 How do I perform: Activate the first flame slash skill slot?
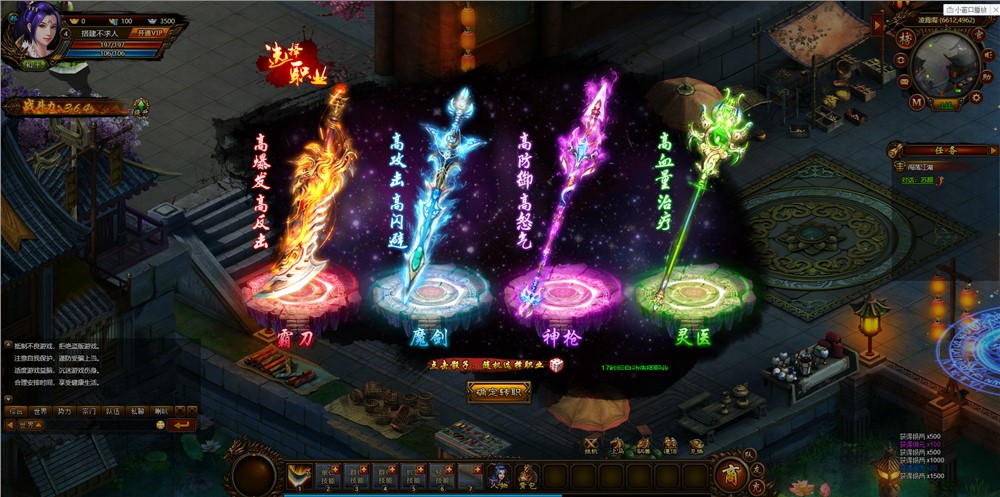299,476
